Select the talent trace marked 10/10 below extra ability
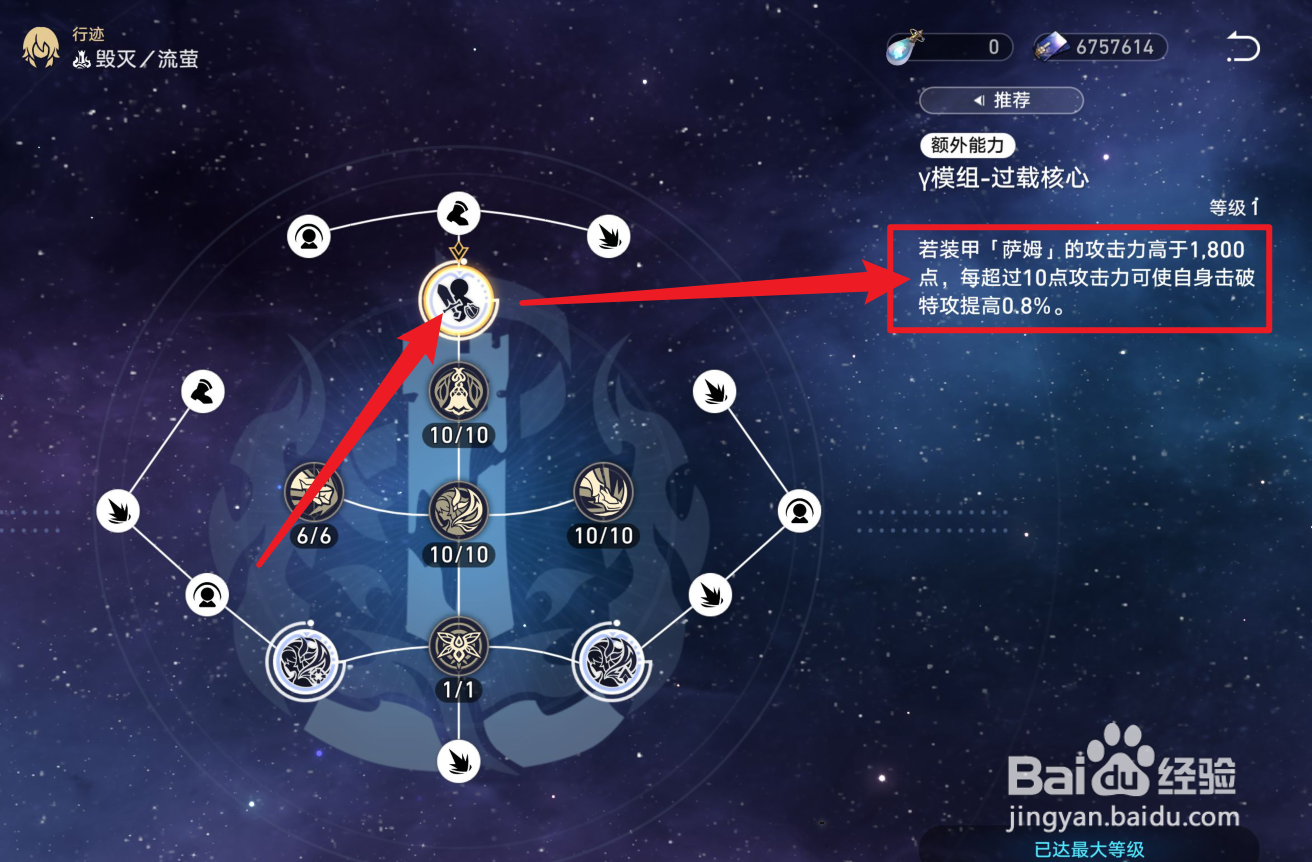The height and width of the screenshot is (862, 1312). [459, 392]
